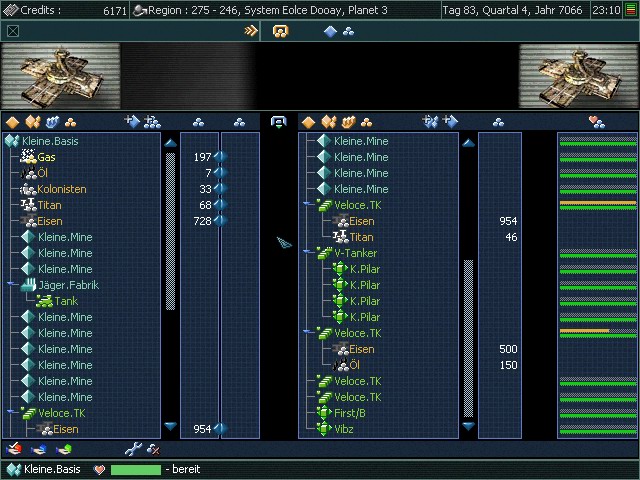Click the green hand icon in bottom toolbar
The width and height of the screenshot is (640, 480).
coord(65,449)
